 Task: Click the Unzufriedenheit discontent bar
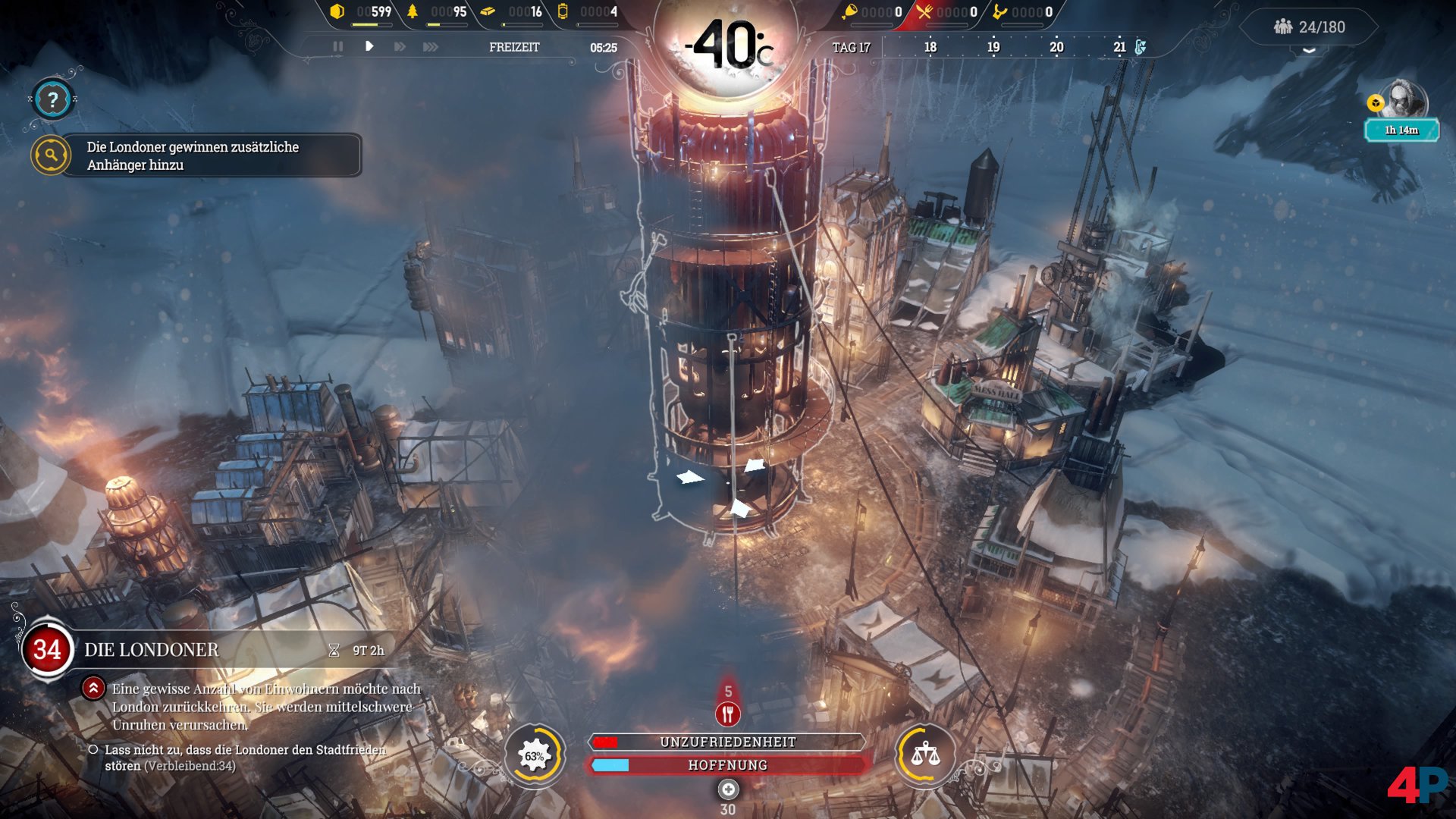tap(727, 742)
